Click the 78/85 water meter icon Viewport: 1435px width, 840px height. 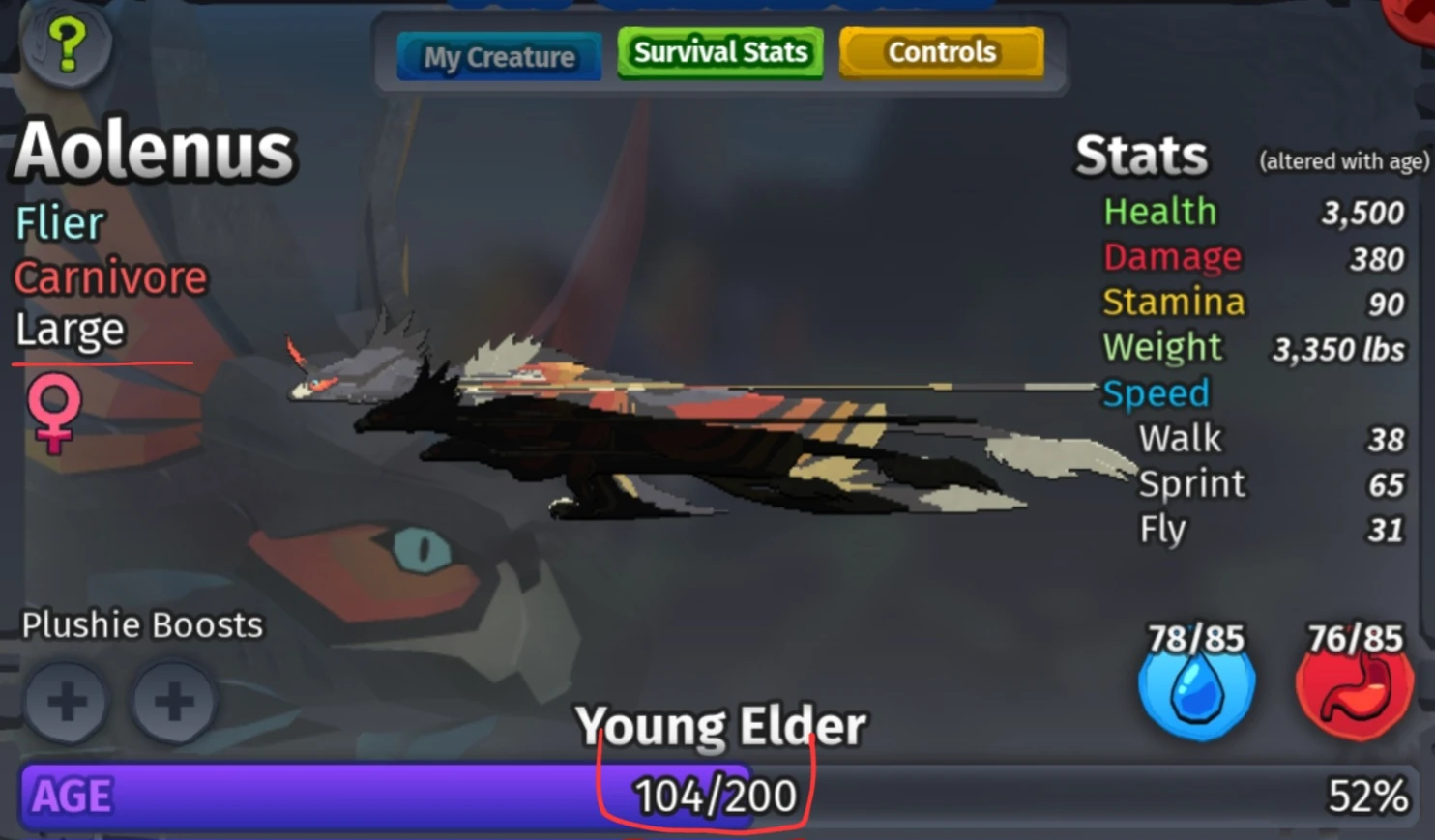click(x=1195, y=667)
